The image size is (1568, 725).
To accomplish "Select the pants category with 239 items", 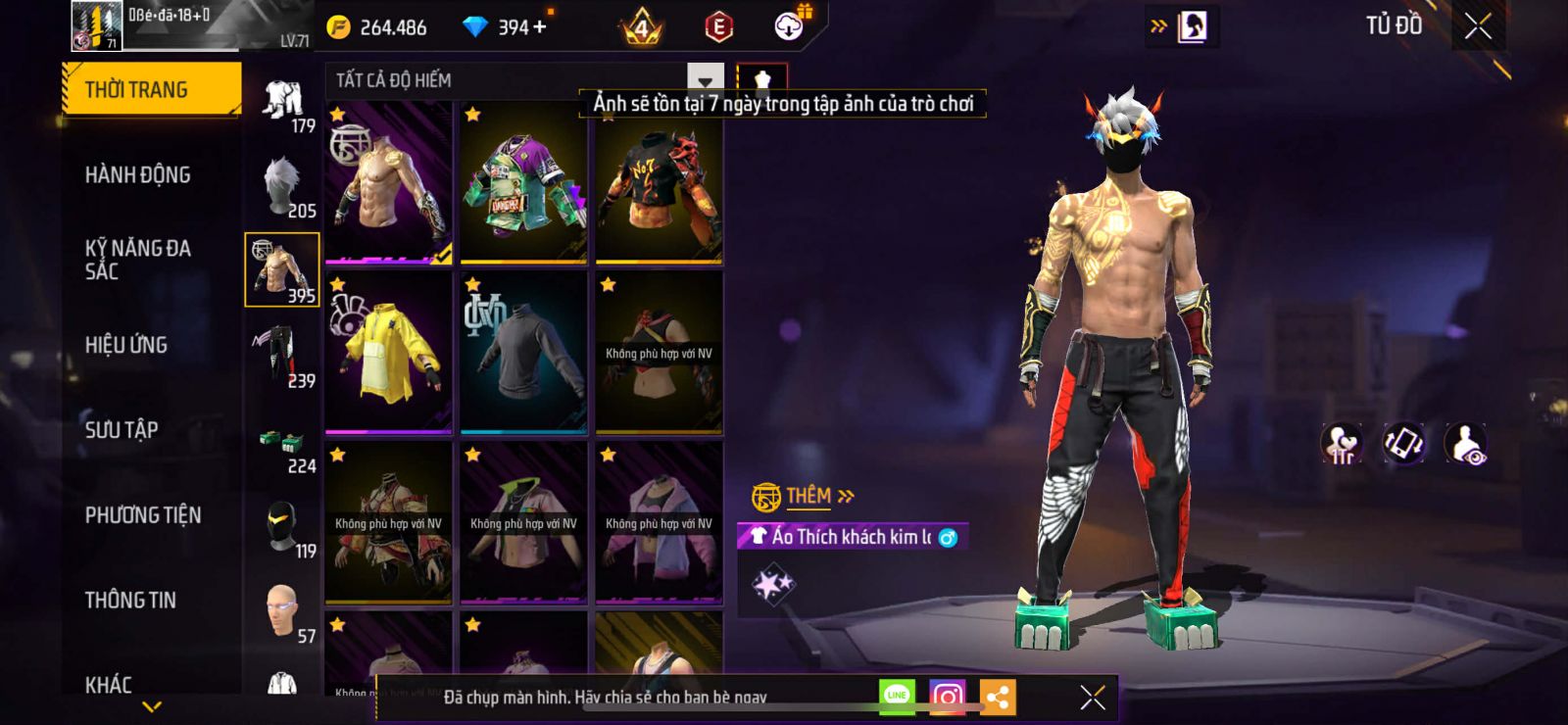I will (x=282, y=355).
